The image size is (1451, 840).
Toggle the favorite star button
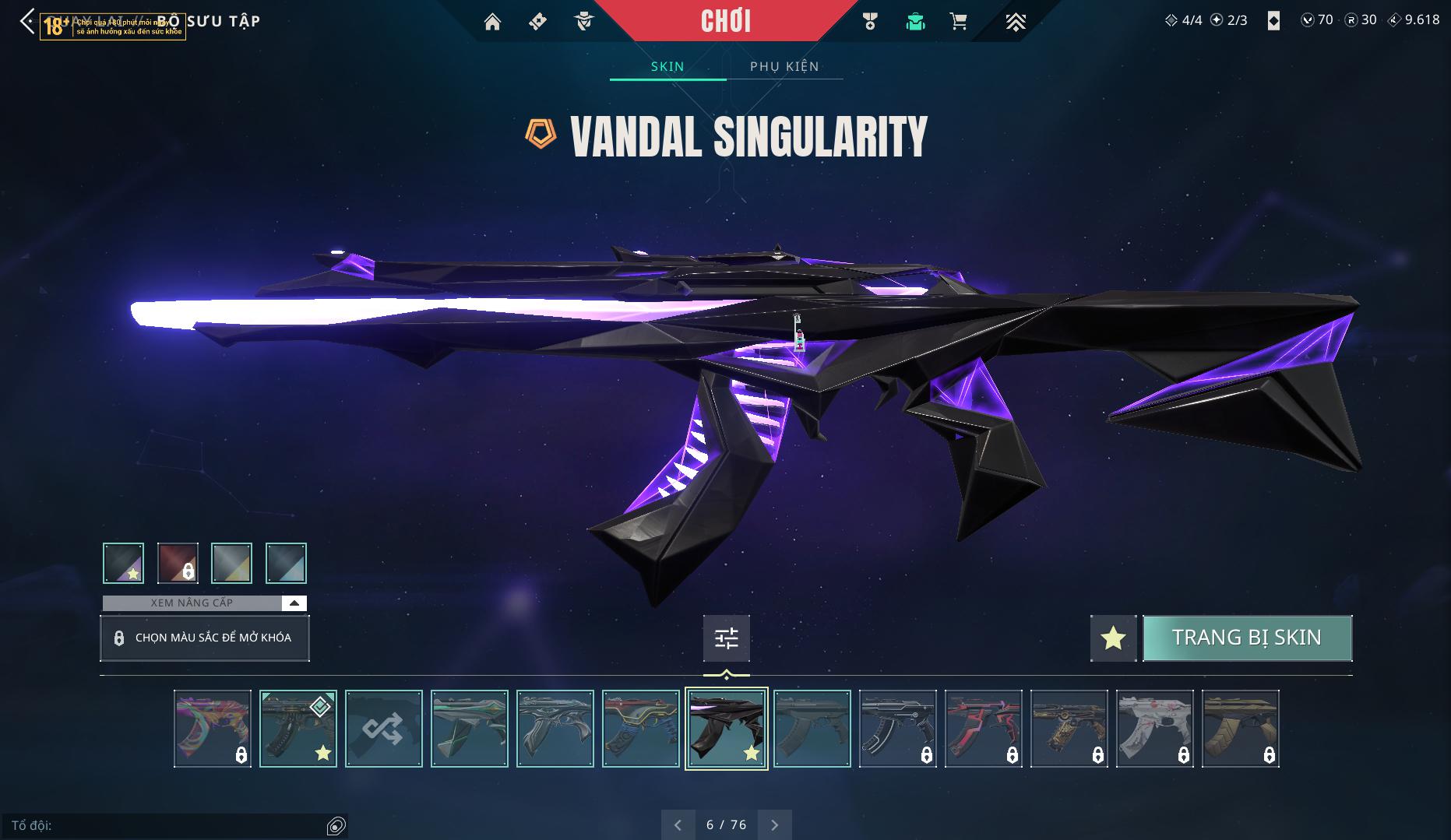[x=1113, y=638]
